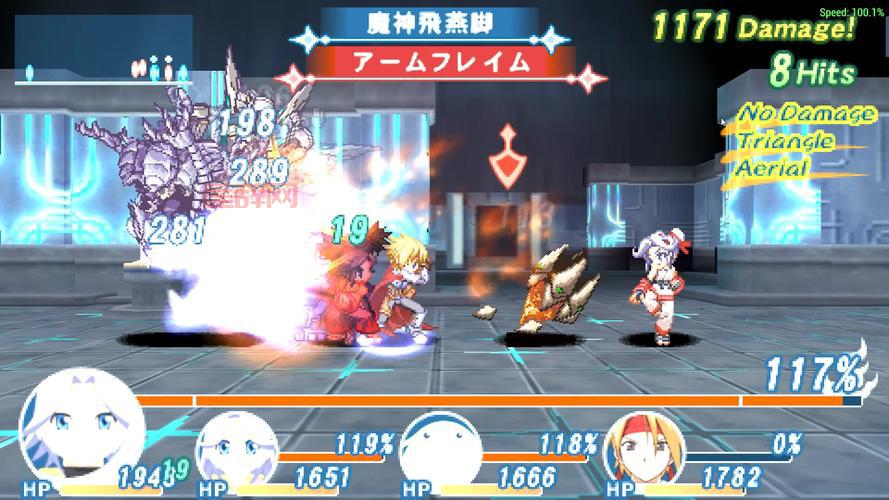
Task: Select the blonde red-bandana character portrait
Action: coord(642,451)
